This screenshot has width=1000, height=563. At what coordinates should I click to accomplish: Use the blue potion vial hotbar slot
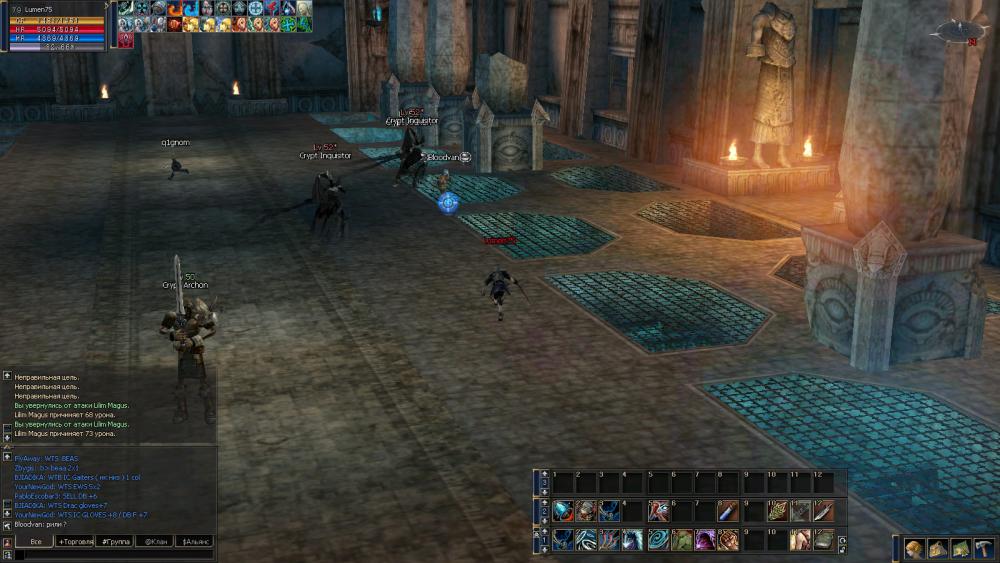(728, 511)
